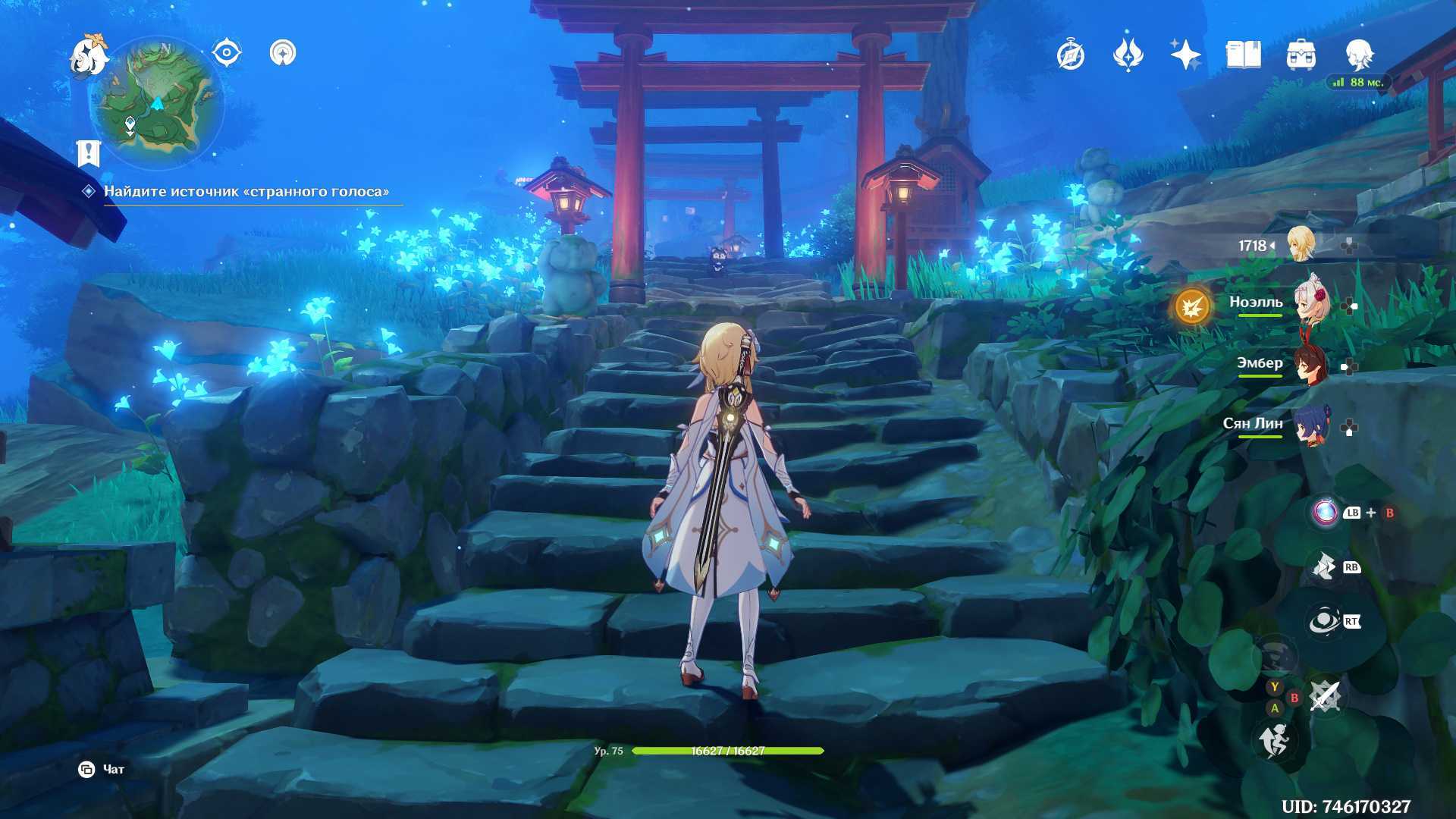Select the tracked quest «странного голоса» objective
This screenshot has width=1456, height=819.
pyautogui.click(x=246, y=192)
